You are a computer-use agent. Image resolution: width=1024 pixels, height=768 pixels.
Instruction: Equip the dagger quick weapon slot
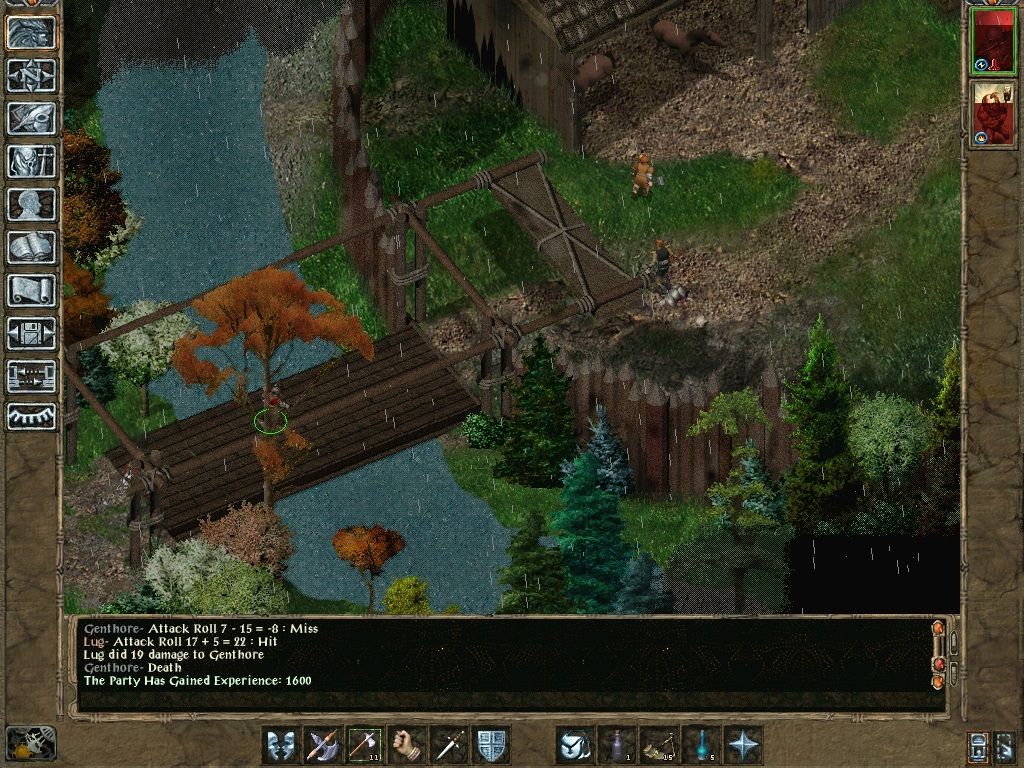449,745
